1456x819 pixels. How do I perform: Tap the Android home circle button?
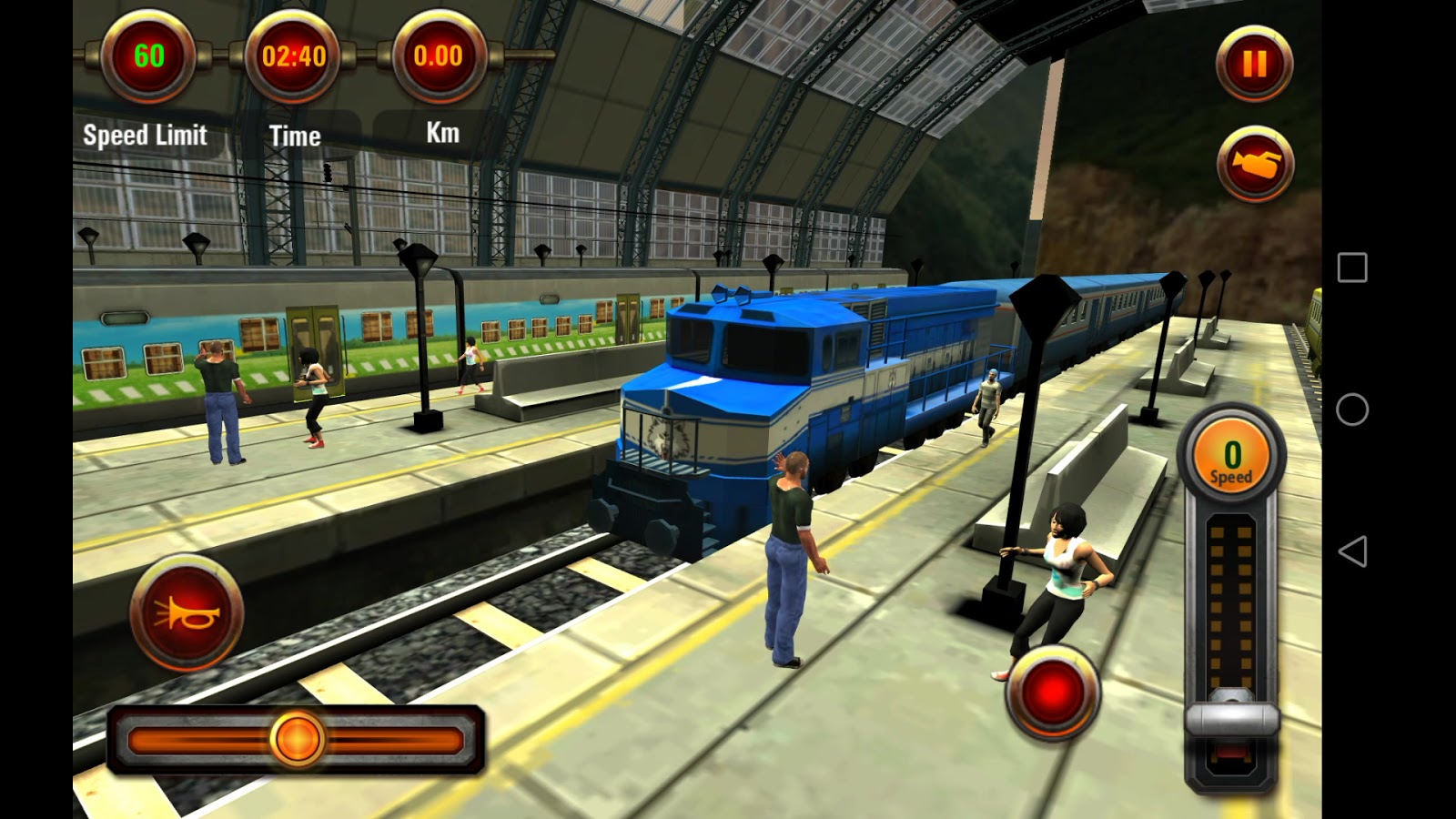(1352, 411)
